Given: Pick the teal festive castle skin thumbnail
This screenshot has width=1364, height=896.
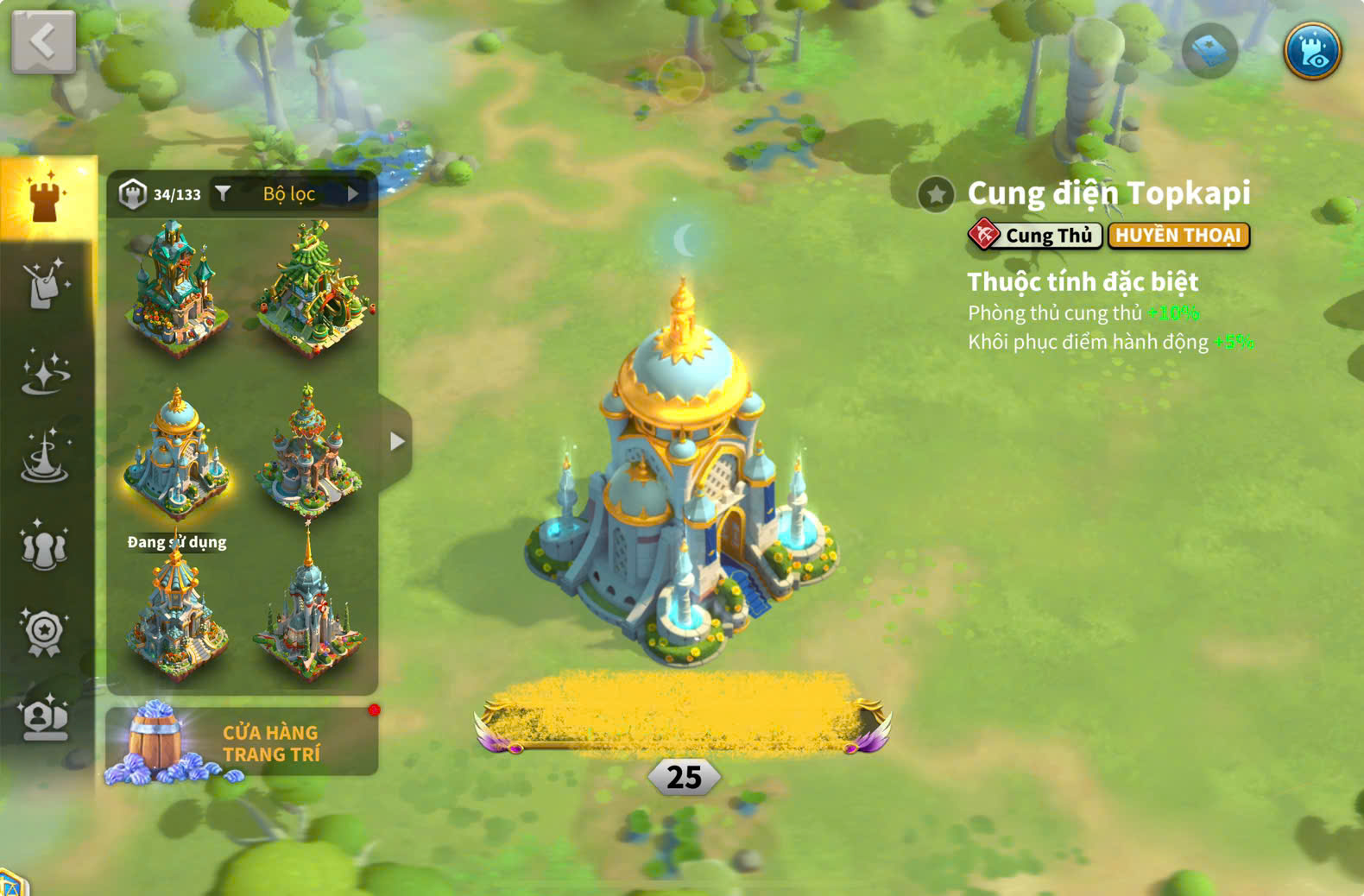Looking at the screenshot, I should 176,287.
